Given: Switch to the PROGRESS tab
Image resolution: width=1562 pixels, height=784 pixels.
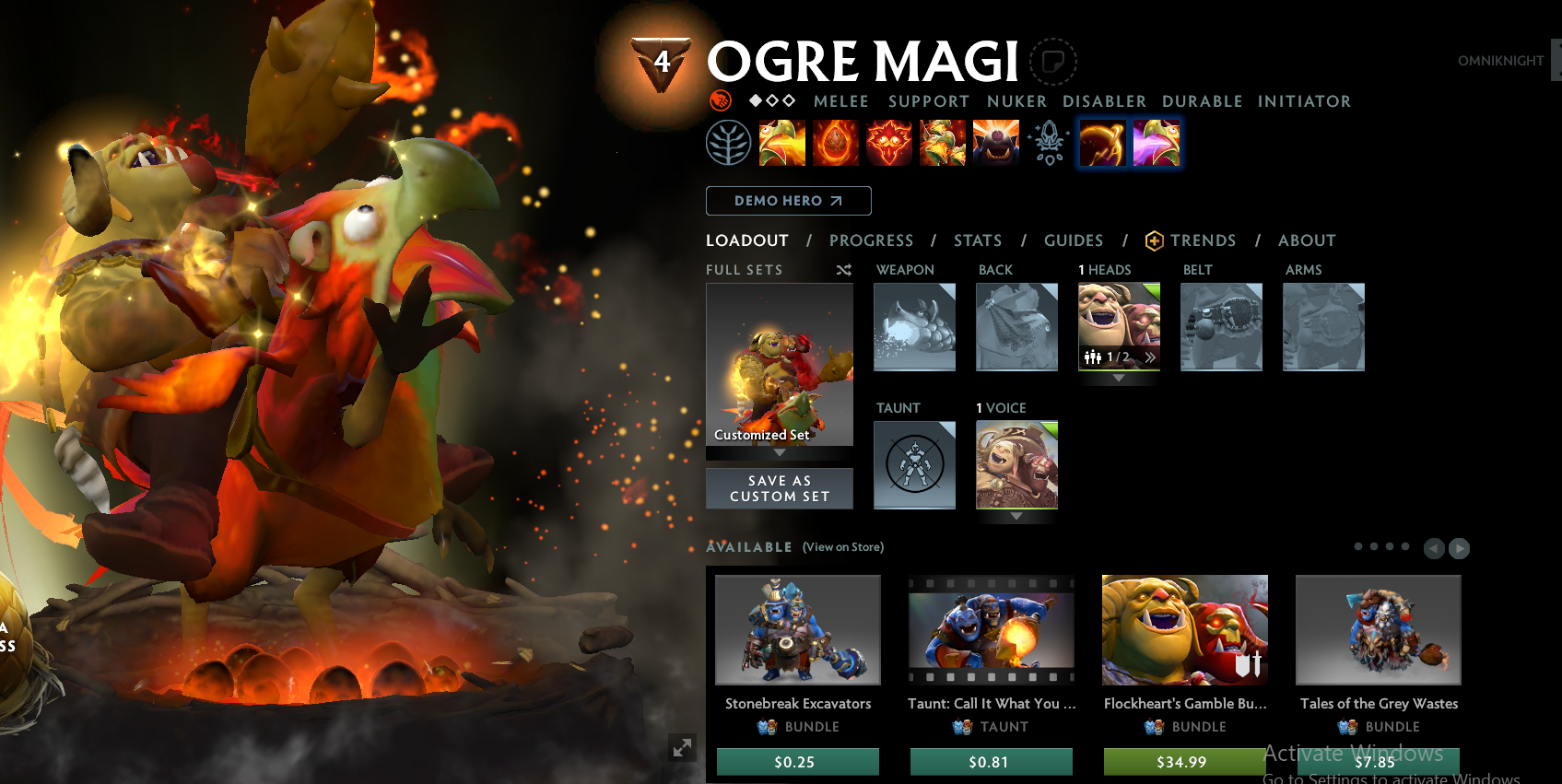Looking at the screenshot, I should coord(871,240).
